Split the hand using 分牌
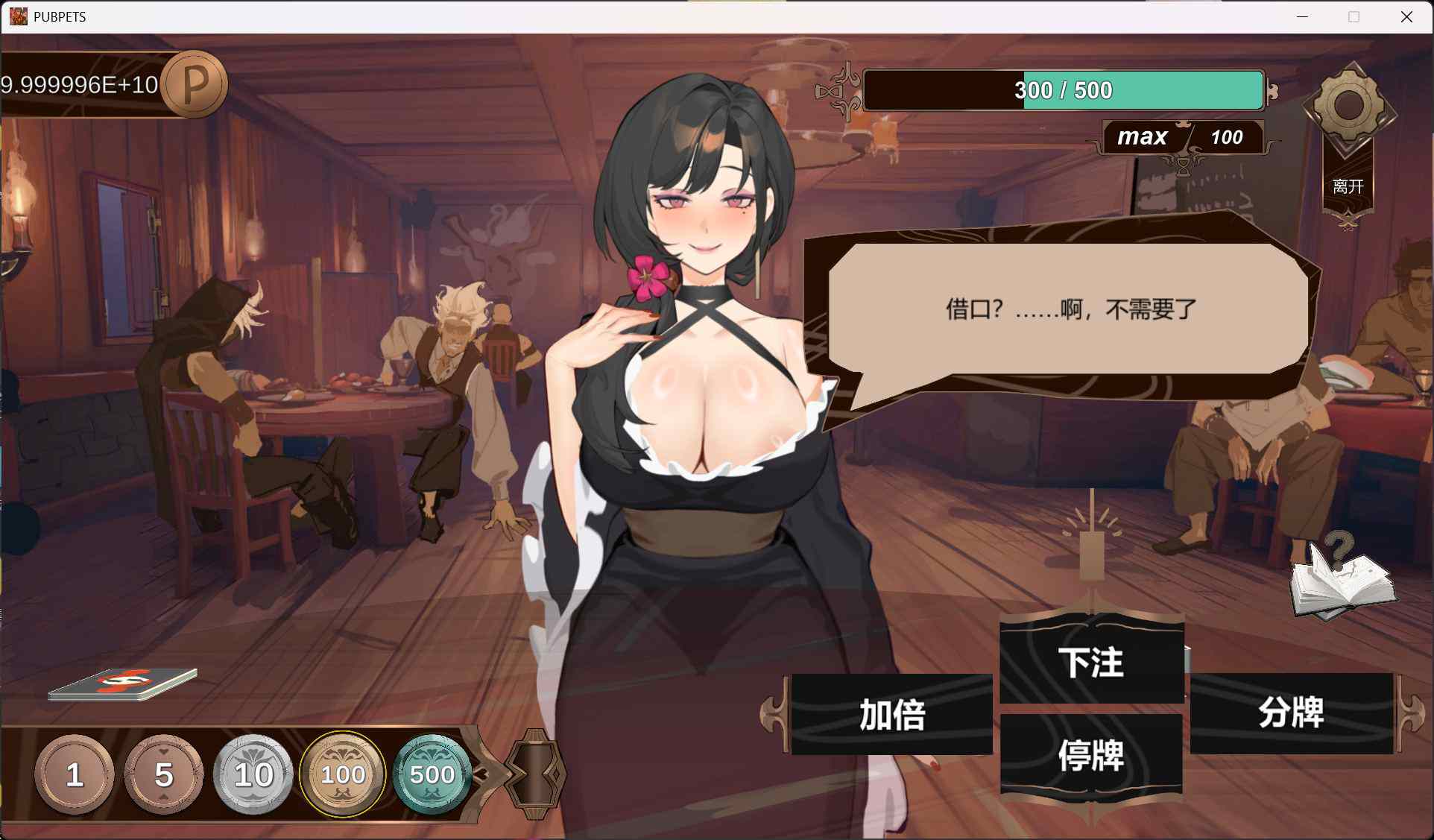Viewport: 1434px width, 840px height. click(1291, 713)
